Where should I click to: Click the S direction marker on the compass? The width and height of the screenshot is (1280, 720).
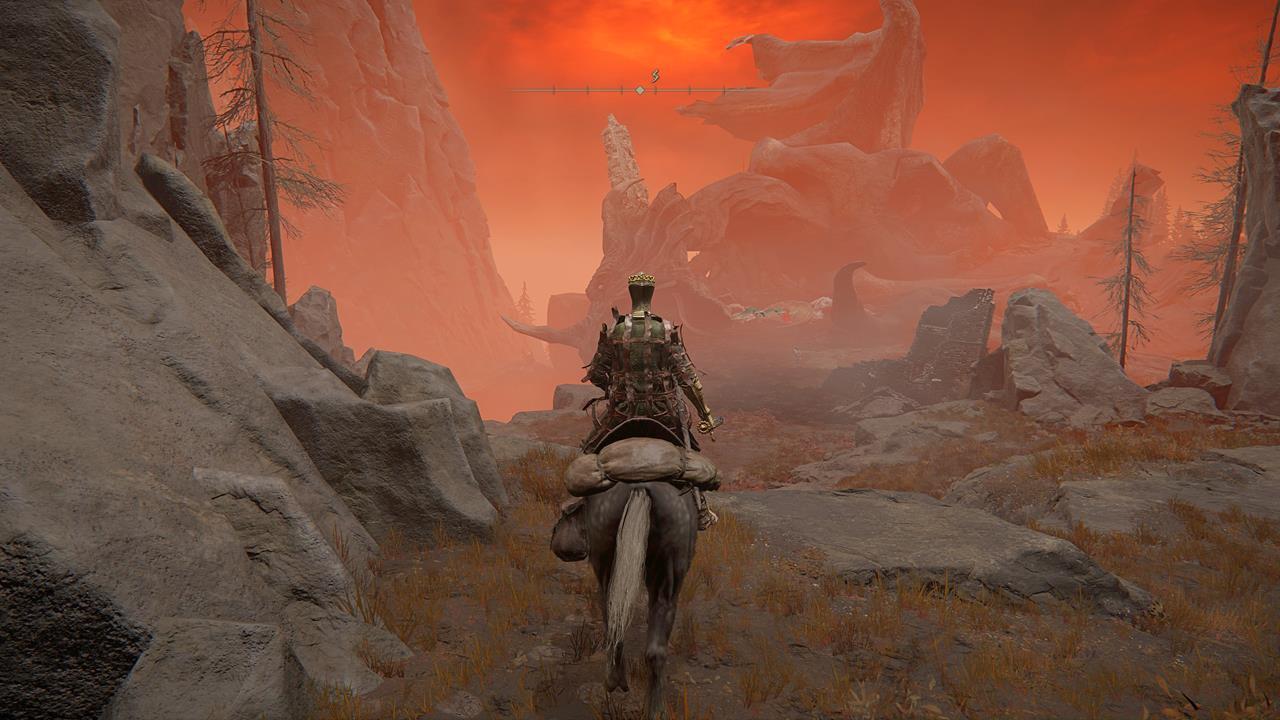pos(656,76)
